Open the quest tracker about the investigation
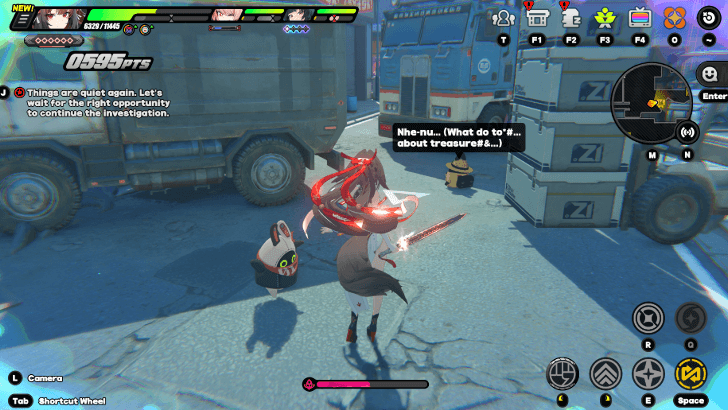Screen dimensions: 728x410 (95, 103)
